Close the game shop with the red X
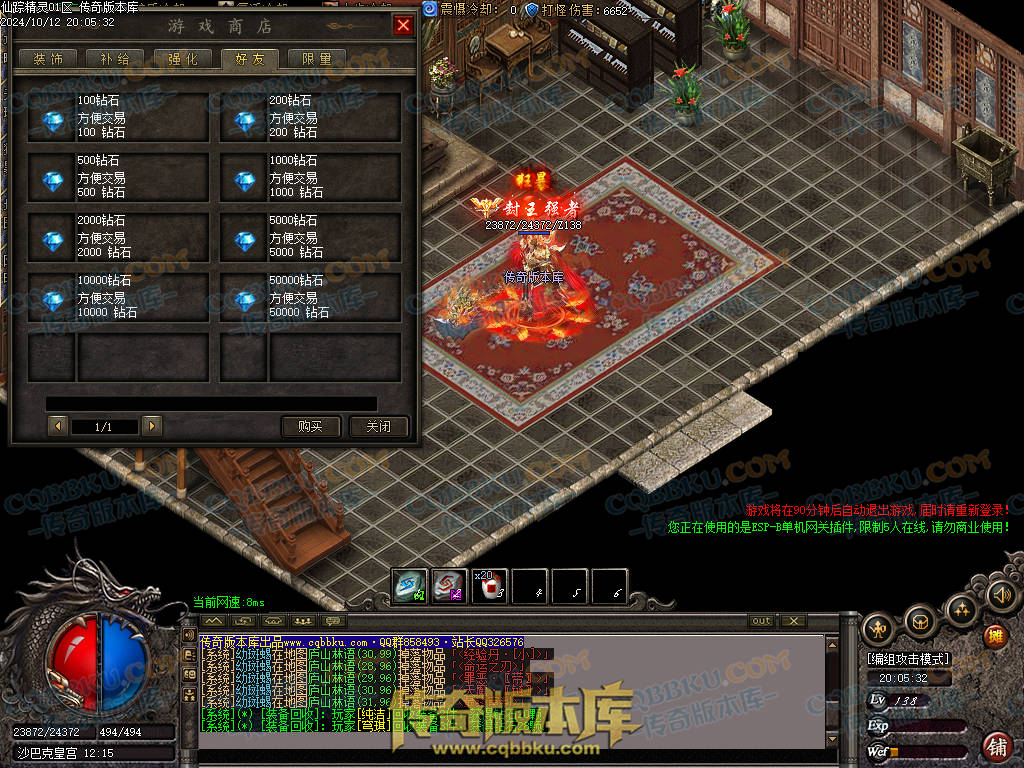This screenshot has height=768, width=1024. click(x=403, y=26)
